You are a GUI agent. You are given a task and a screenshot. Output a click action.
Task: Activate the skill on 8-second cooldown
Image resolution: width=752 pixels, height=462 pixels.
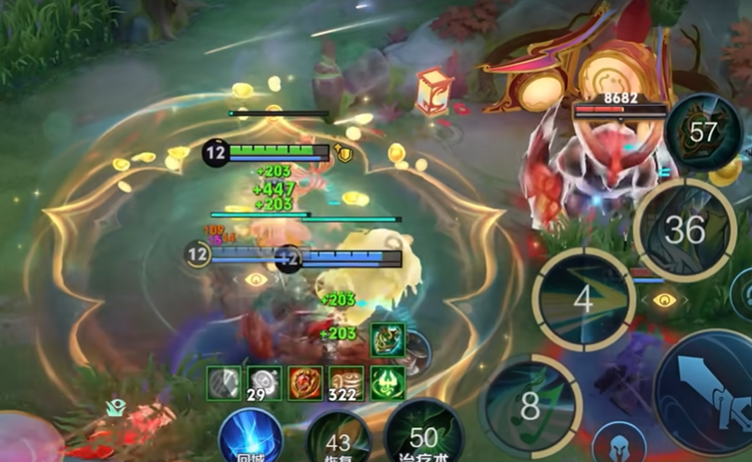pyautogui.click(x=529, y=405)
